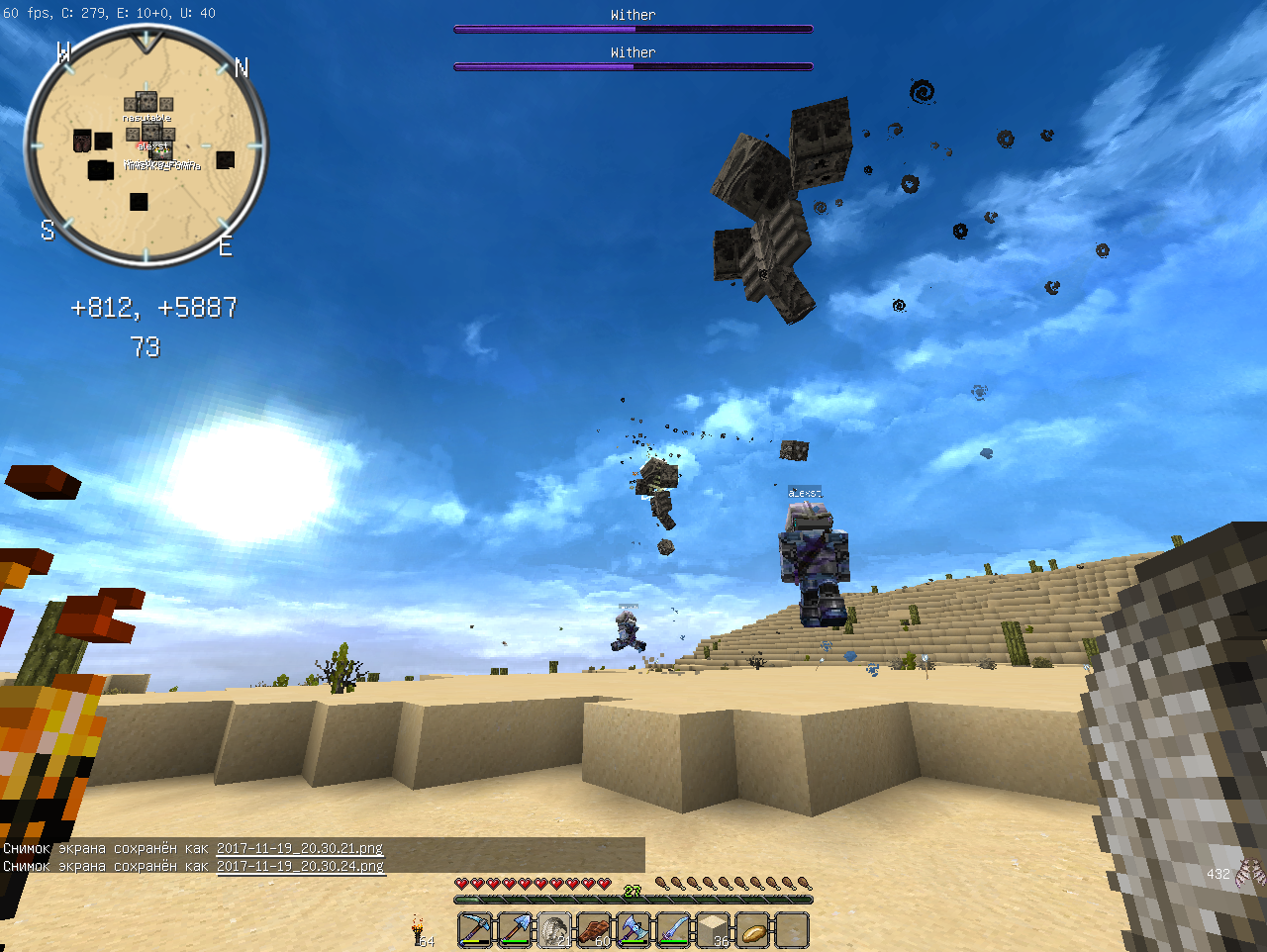Select the cooked meat stack of 60
The width and height of the screenshot is (1267, 952).
(594, 930)
